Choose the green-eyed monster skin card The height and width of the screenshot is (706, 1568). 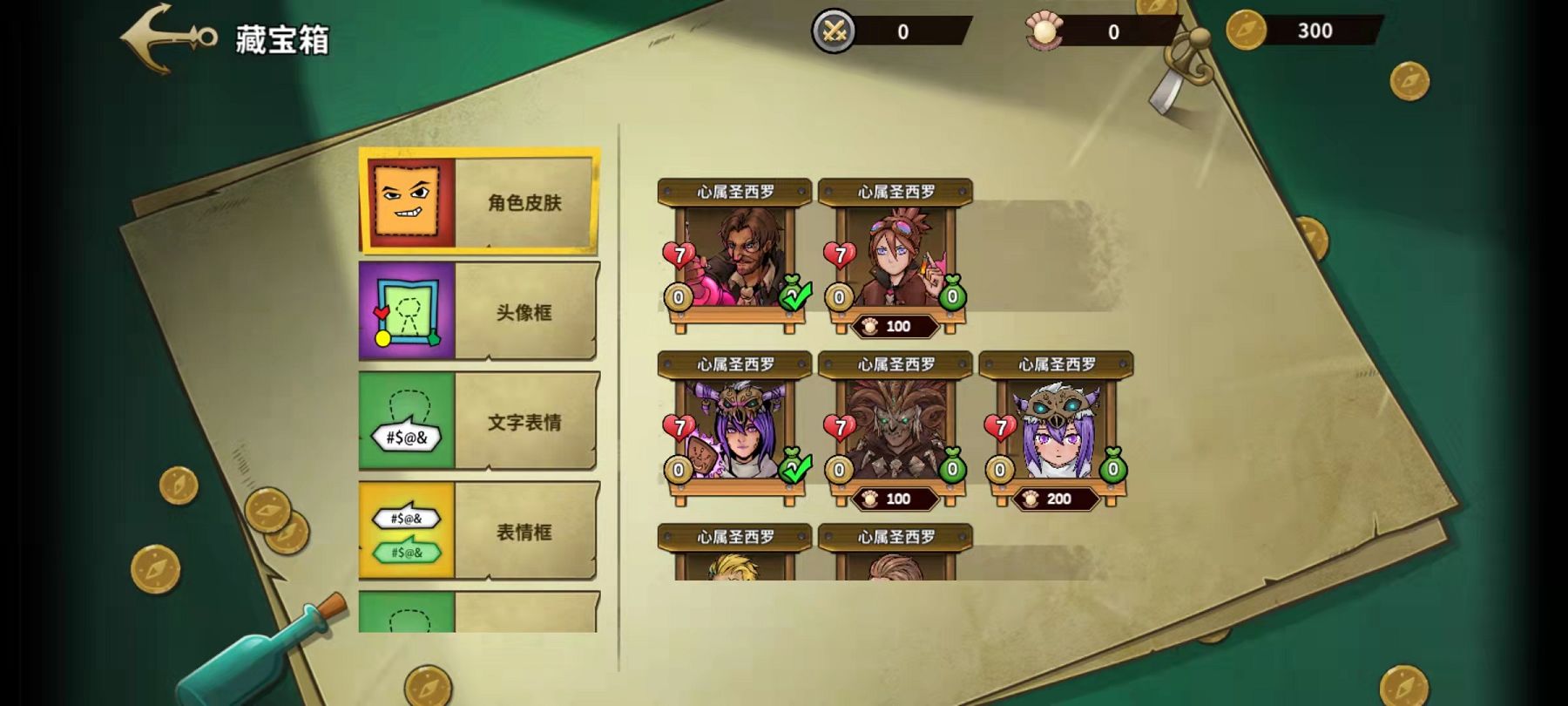coord(895,427)
